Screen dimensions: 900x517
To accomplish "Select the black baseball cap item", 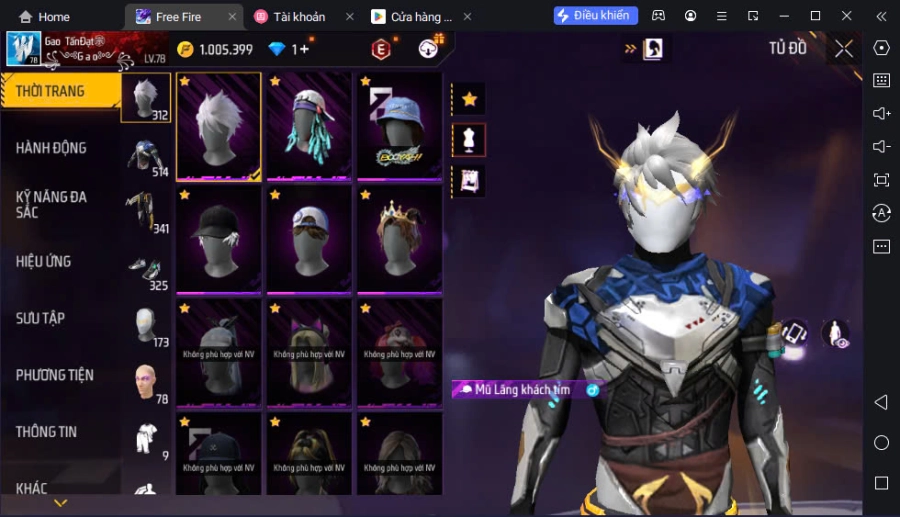I will pos(219,238).
